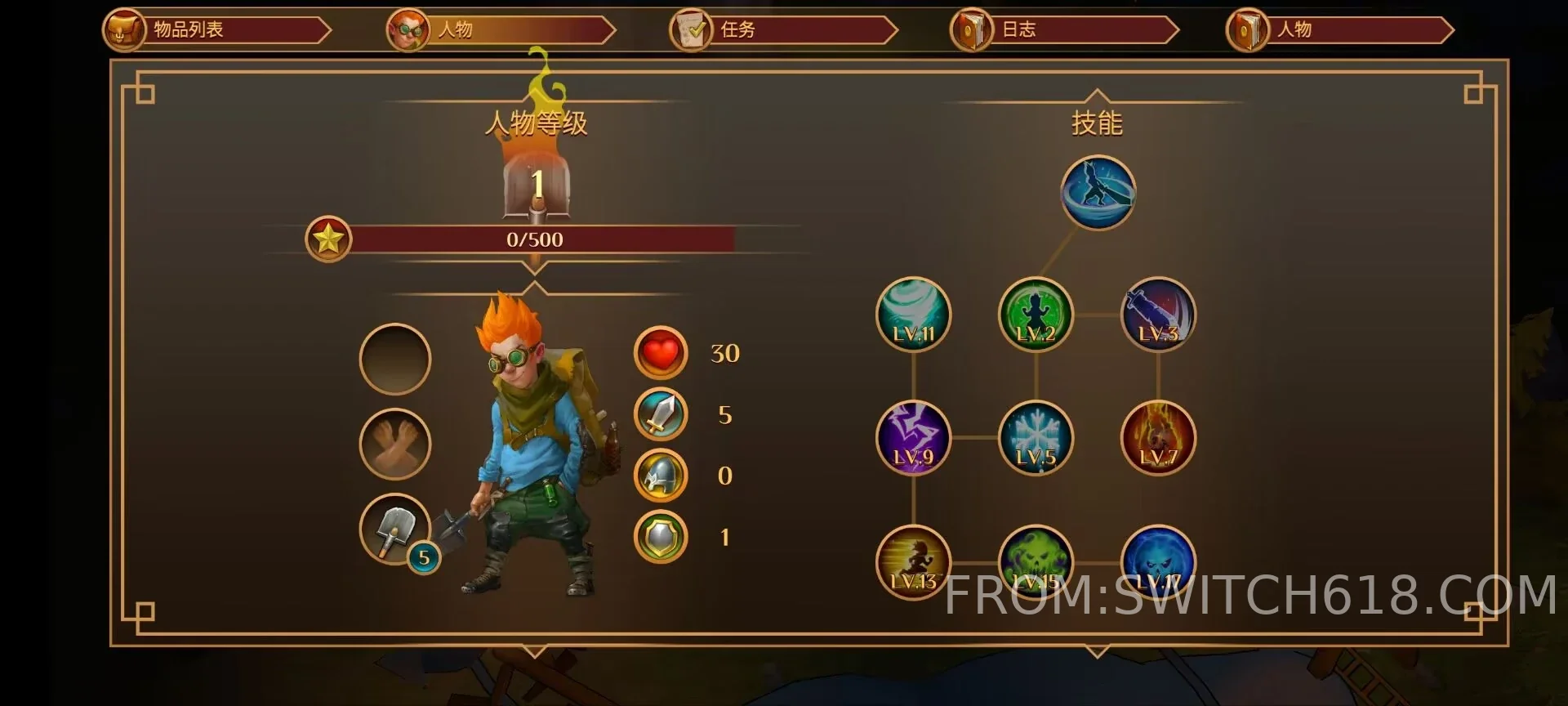Image resolution: width=1568 pixels, height=706 pixels.
Task: Switch to the 任务 quest tab
Action: (x=782, y=30)
